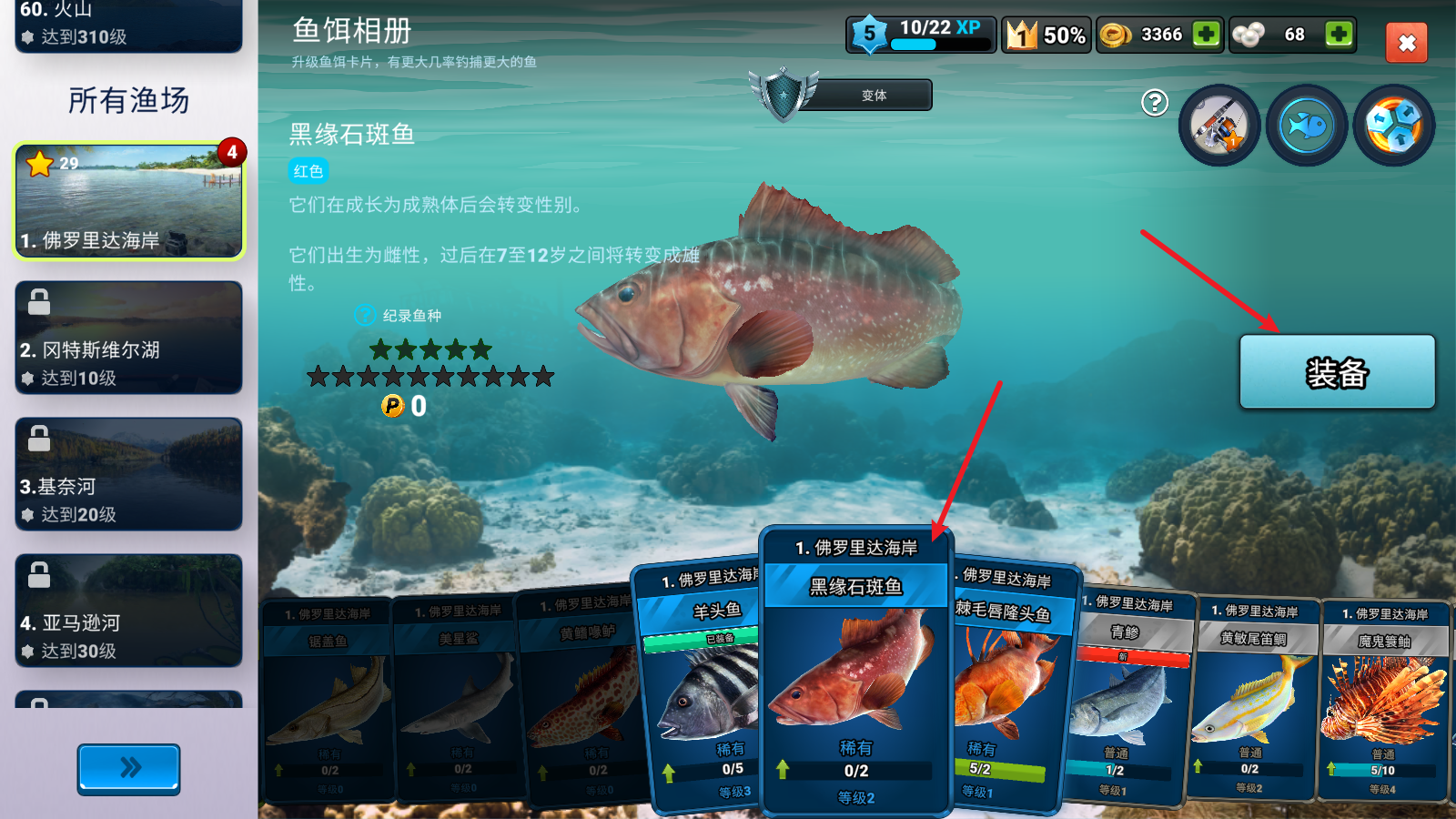Image resolution: width=1456 pixels, height=819 pixels.
Task: Select the locked 亚马逊河 fishery entry
Action: point(128,610)
